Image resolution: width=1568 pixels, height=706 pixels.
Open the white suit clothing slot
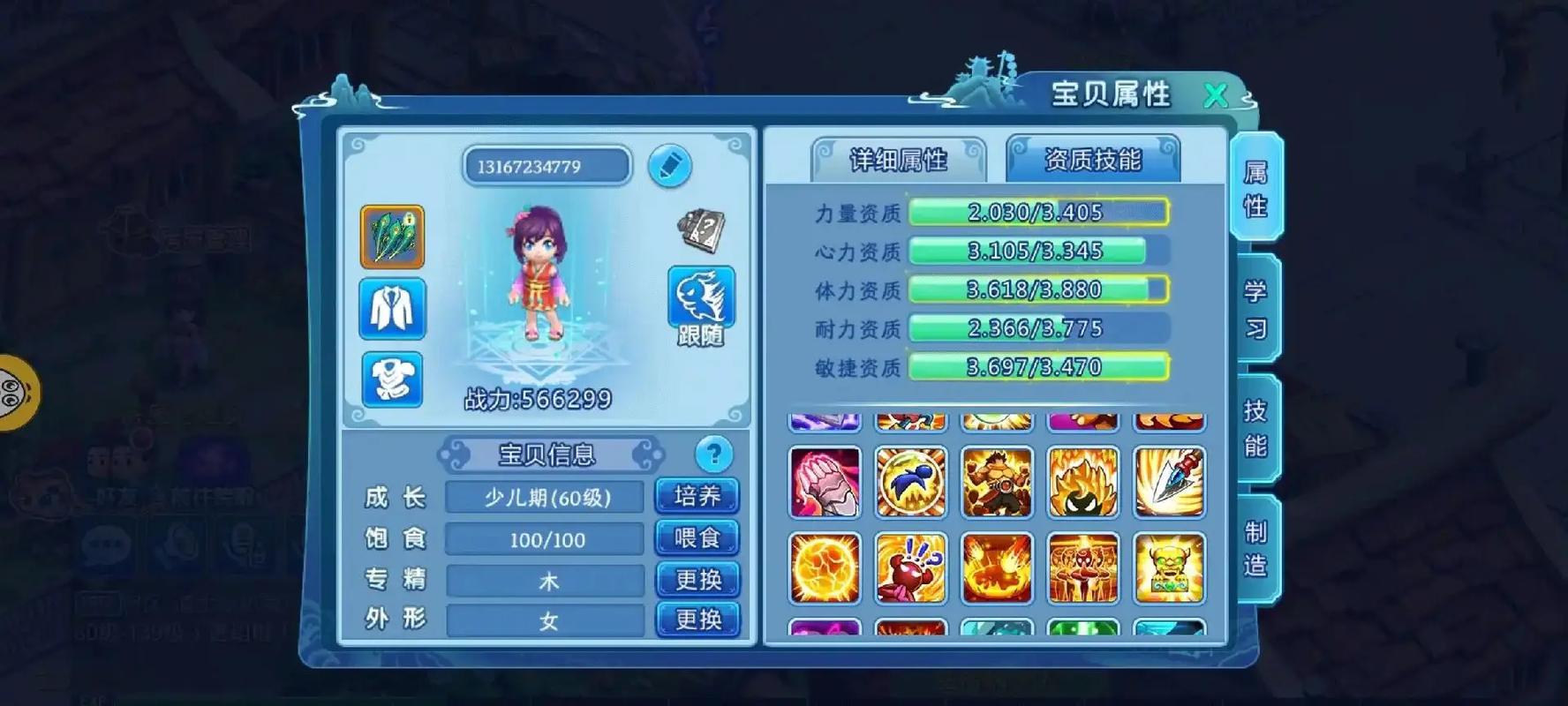tap(392, 310)
